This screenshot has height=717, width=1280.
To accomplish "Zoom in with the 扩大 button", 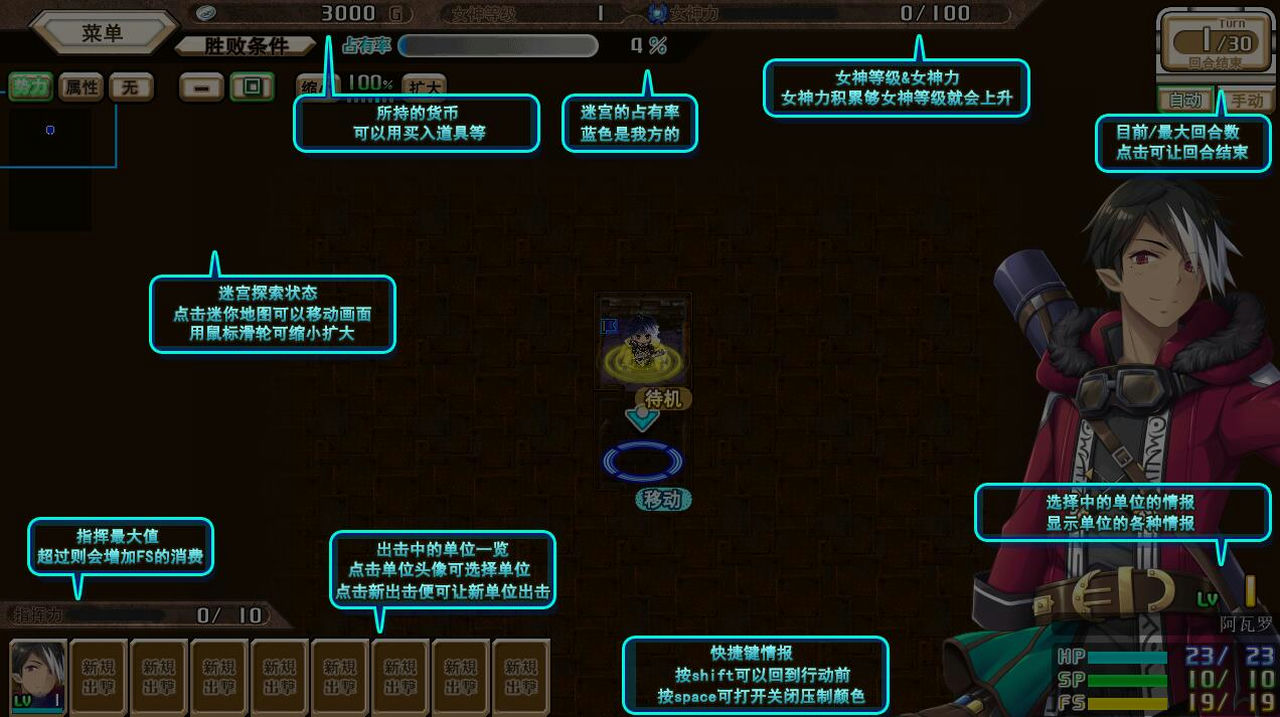I will (x=424, y=87).
